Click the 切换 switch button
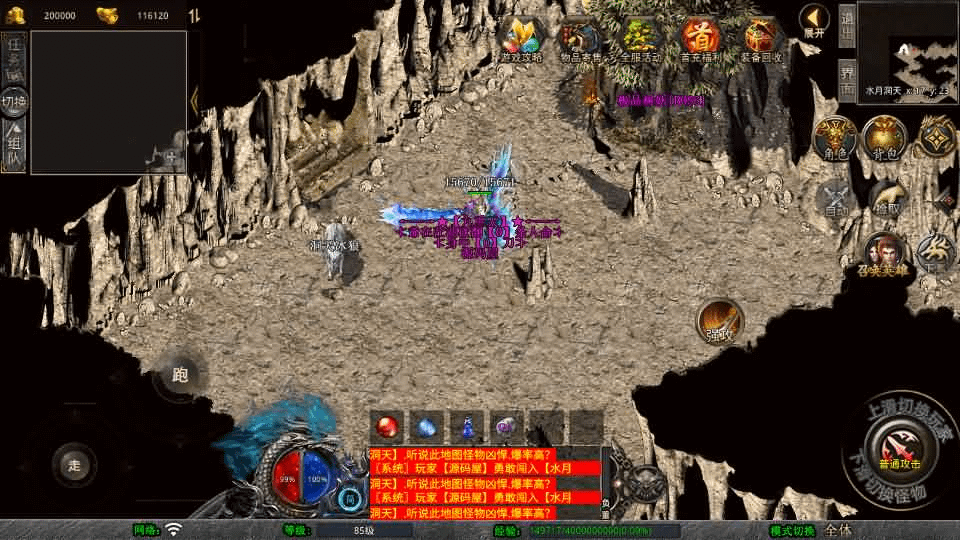The image size is (960, 540). (x=14, y=101)
